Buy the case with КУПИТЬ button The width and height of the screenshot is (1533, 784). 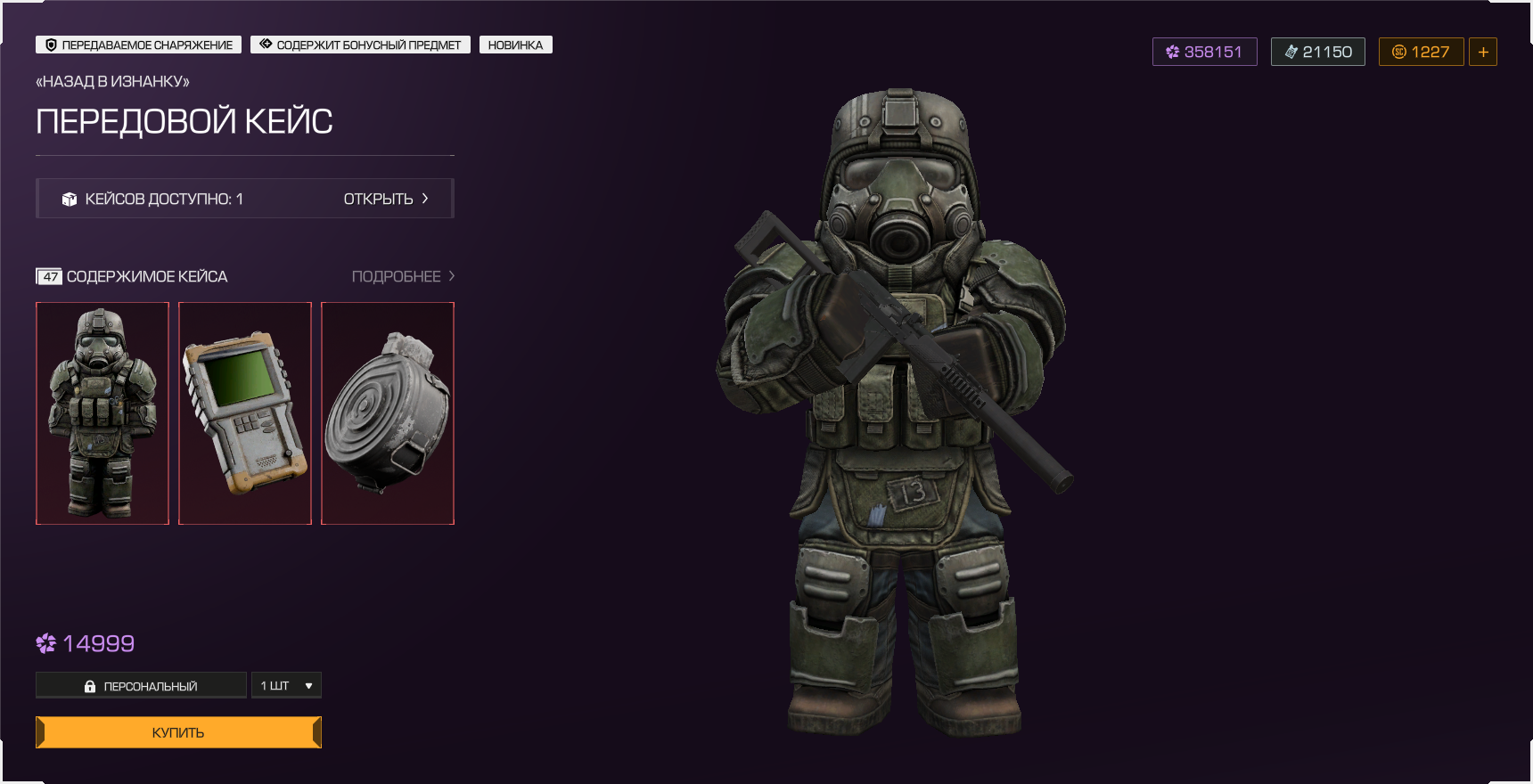pos(178,732)
